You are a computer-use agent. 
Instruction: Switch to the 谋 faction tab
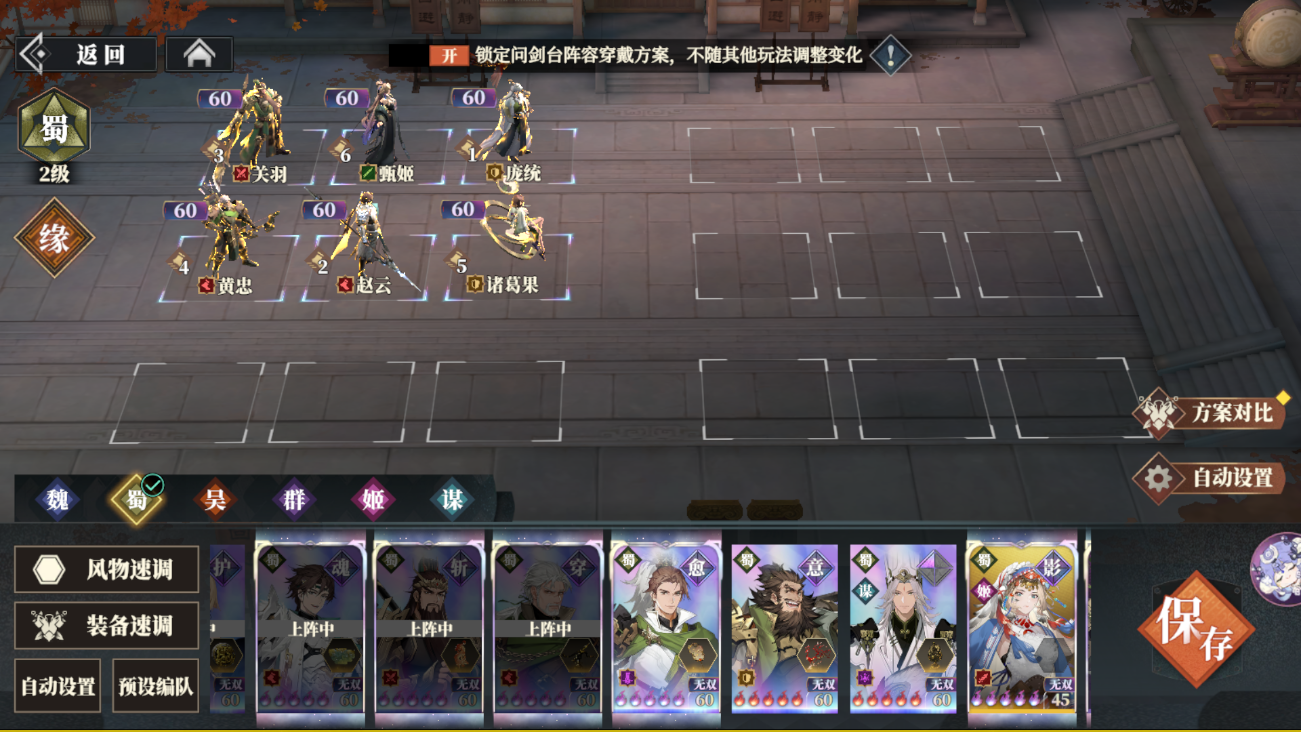pos(454,502)
